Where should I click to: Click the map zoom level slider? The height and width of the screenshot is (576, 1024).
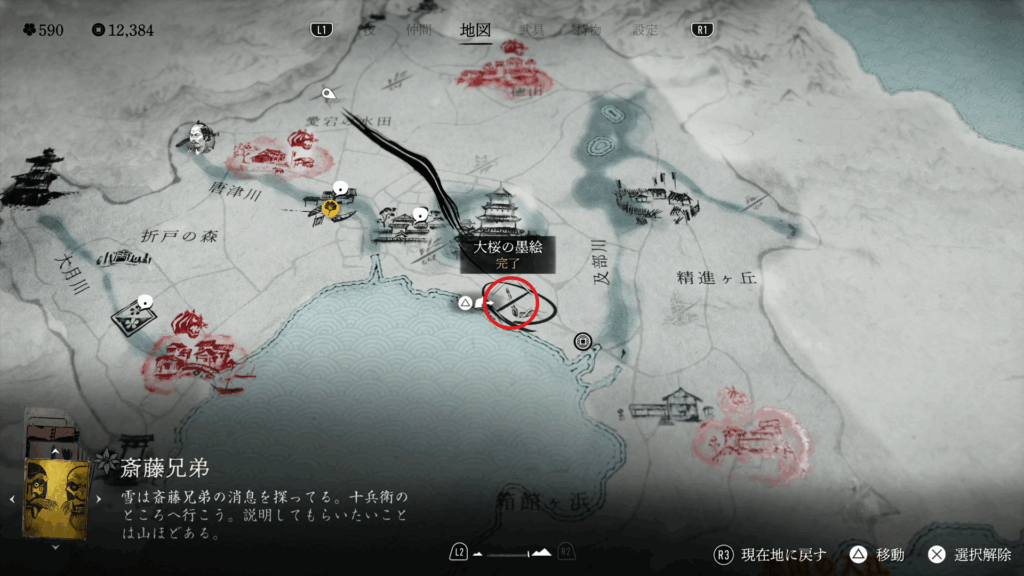(511, 552)
